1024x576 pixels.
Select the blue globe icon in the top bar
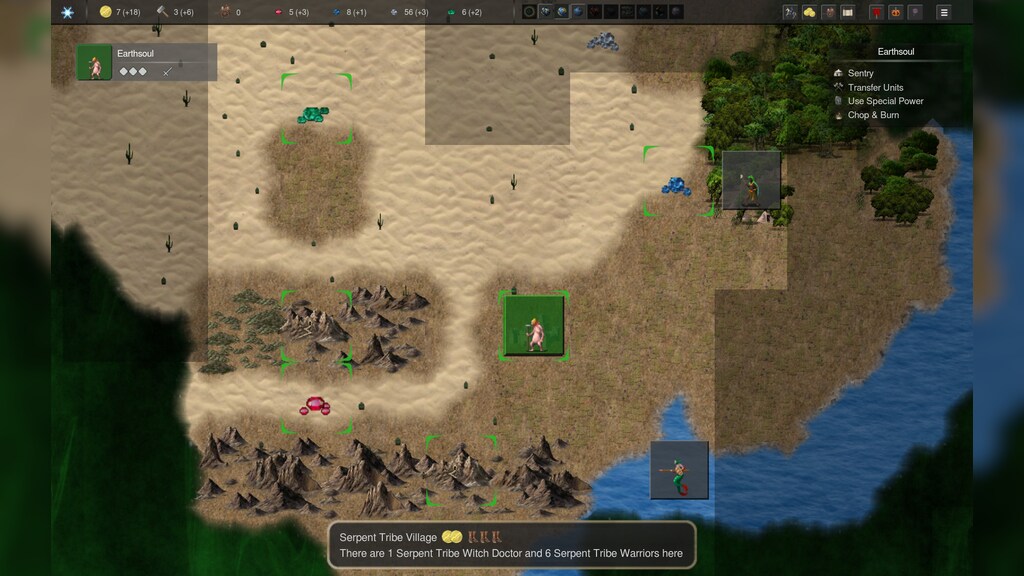tap(563, 12)
